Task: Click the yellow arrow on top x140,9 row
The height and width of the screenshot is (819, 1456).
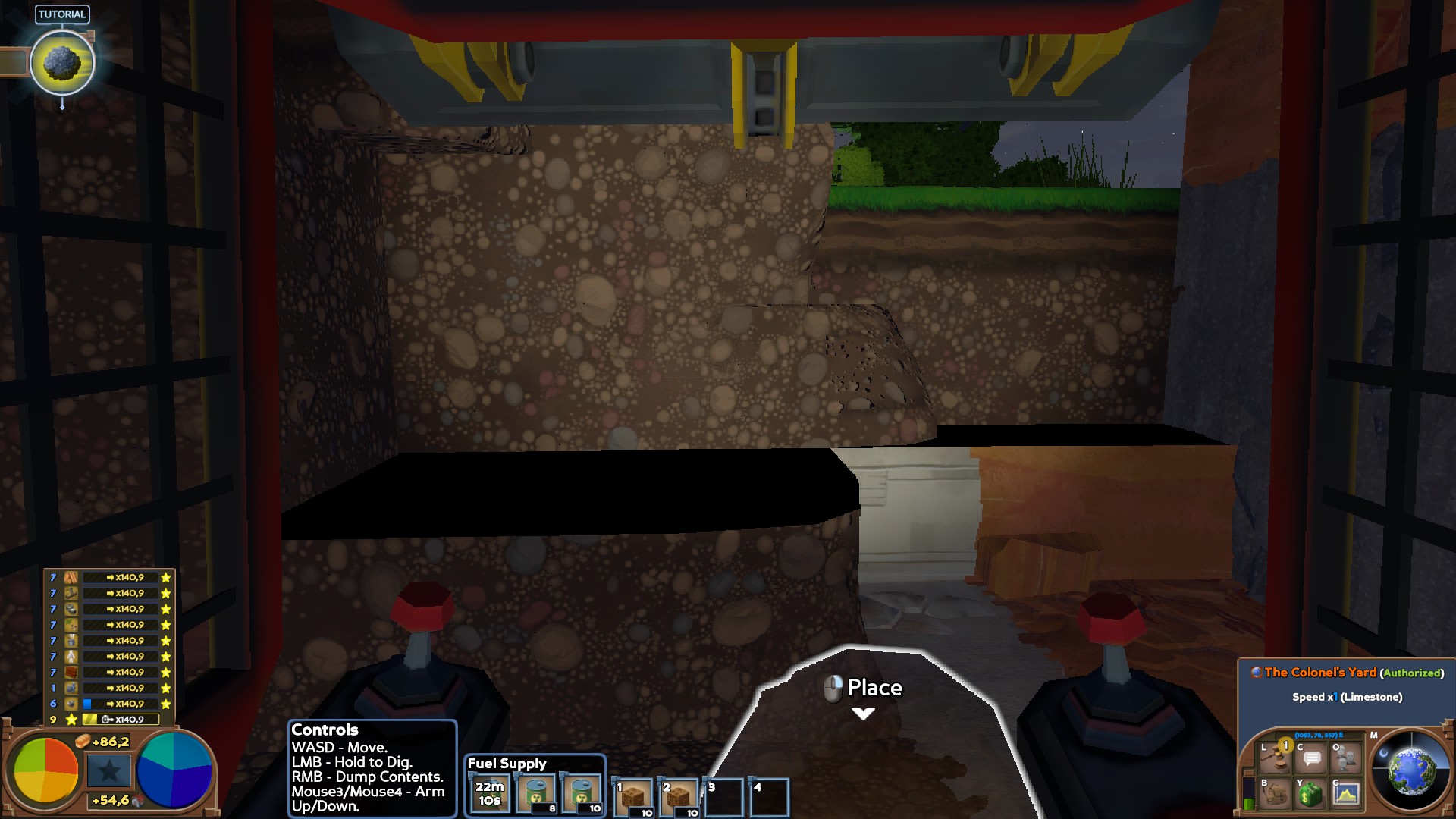Action: pyautogui.click(x=111, y=577)
